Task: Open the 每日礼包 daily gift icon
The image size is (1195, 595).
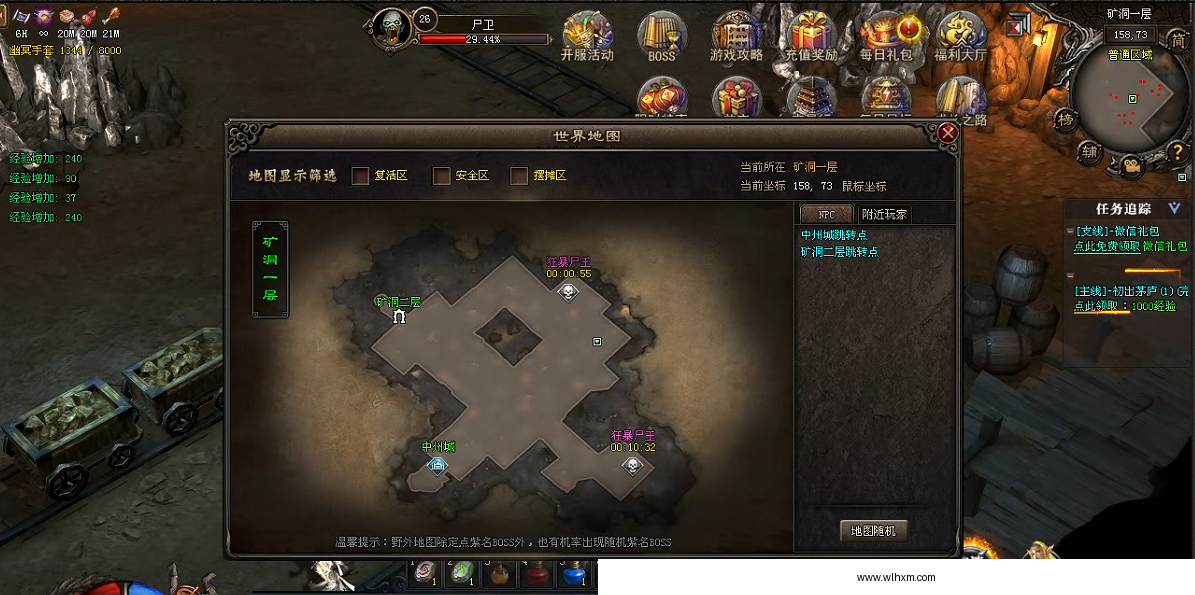Action: pos(886,37)
